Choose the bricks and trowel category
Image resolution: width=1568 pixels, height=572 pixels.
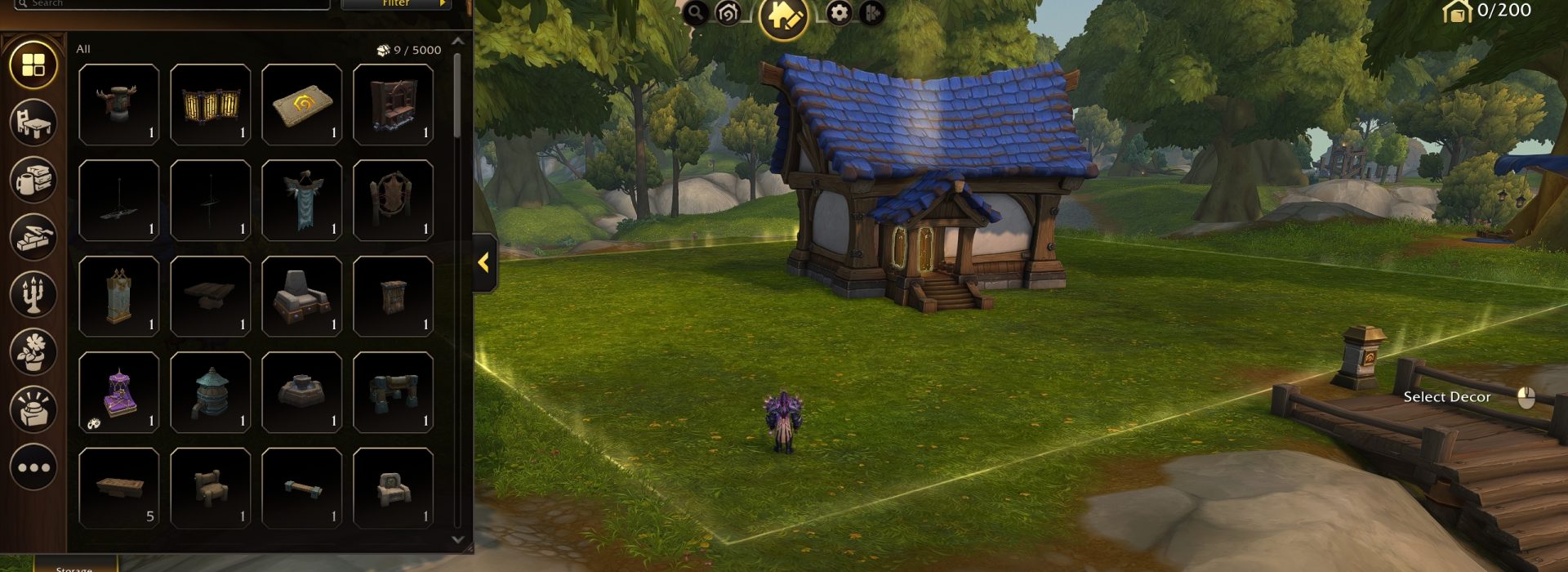(x=33, y=236)
